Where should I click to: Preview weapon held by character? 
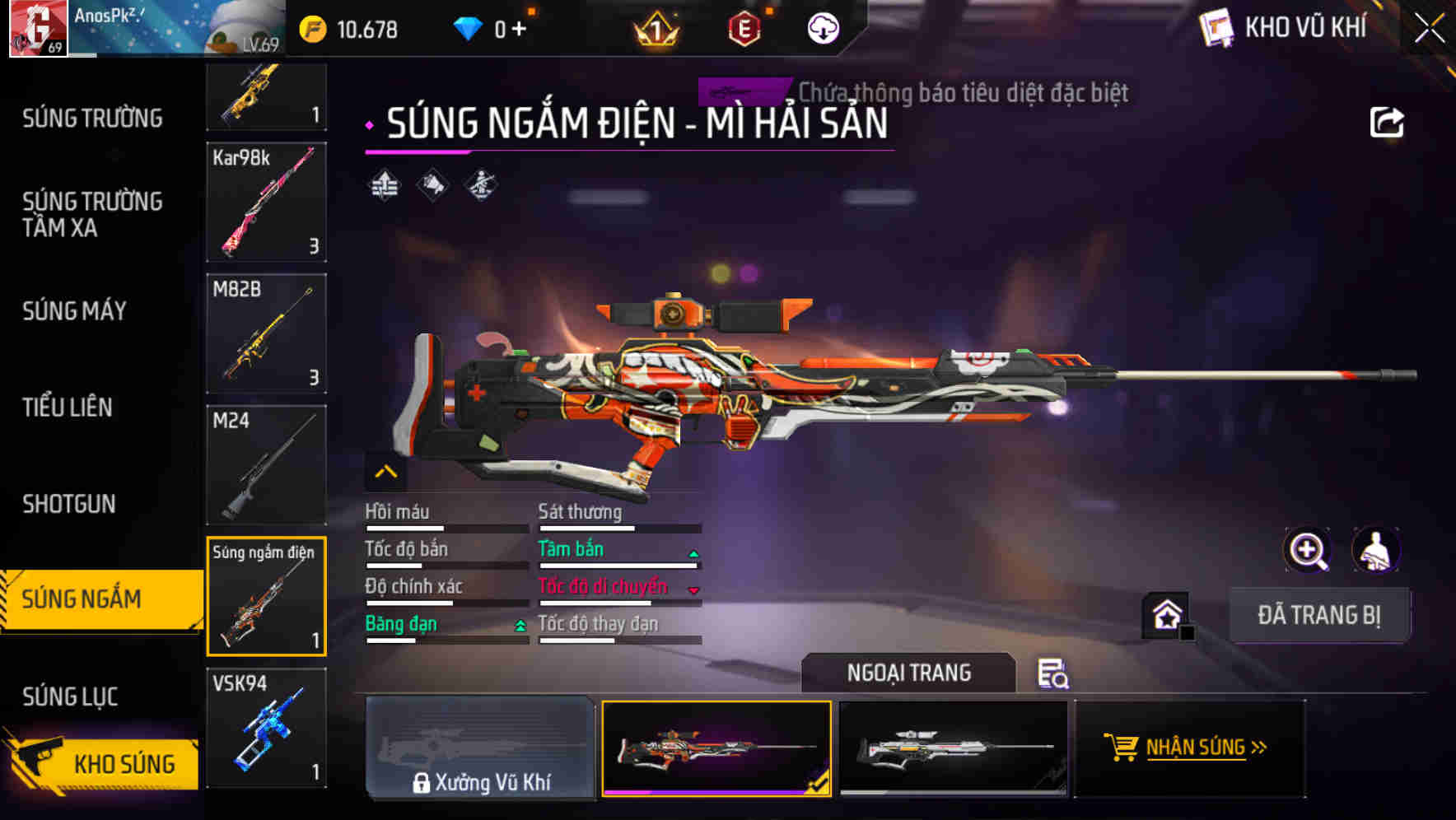1376,550
